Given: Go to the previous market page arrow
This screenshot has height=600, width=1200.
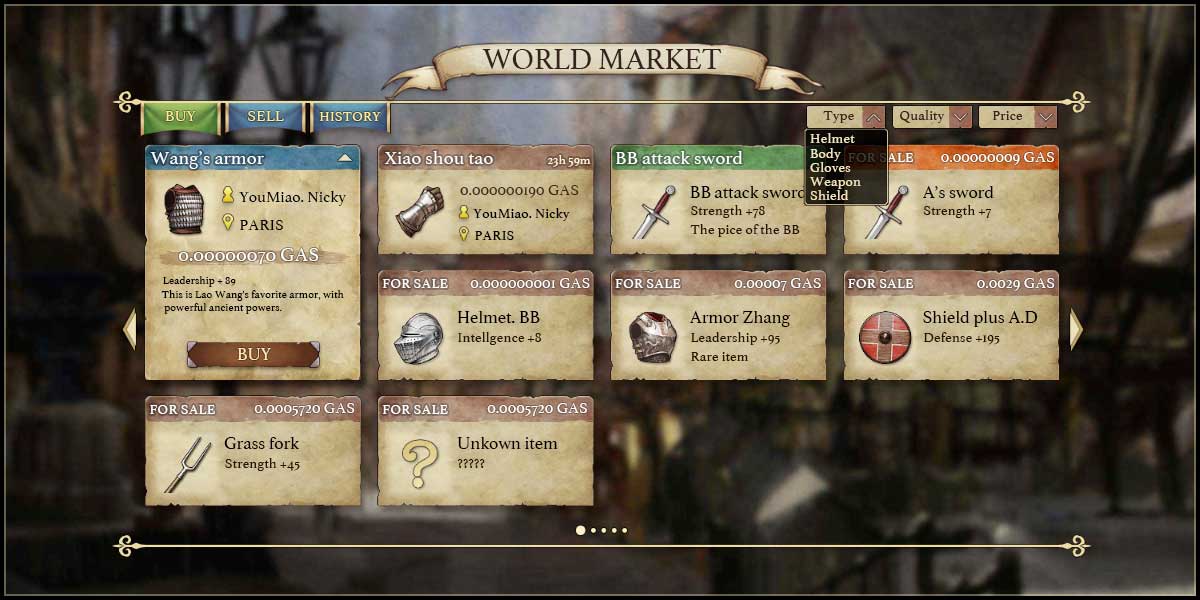Looking at the screenshot, I should coord(129,329).
